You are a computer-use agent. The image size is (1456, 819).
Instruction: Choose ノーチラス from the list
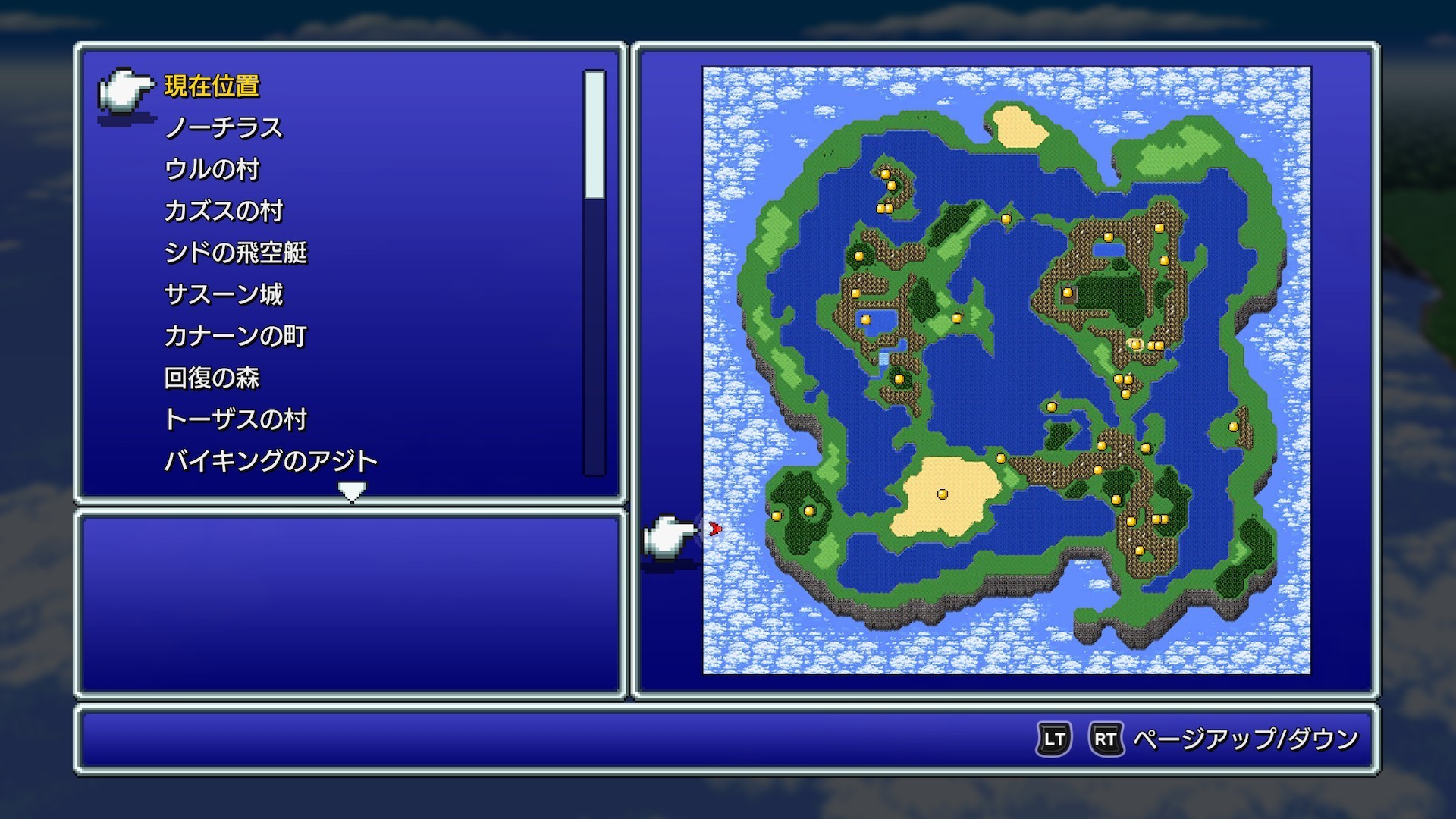(x=224, y=128)
